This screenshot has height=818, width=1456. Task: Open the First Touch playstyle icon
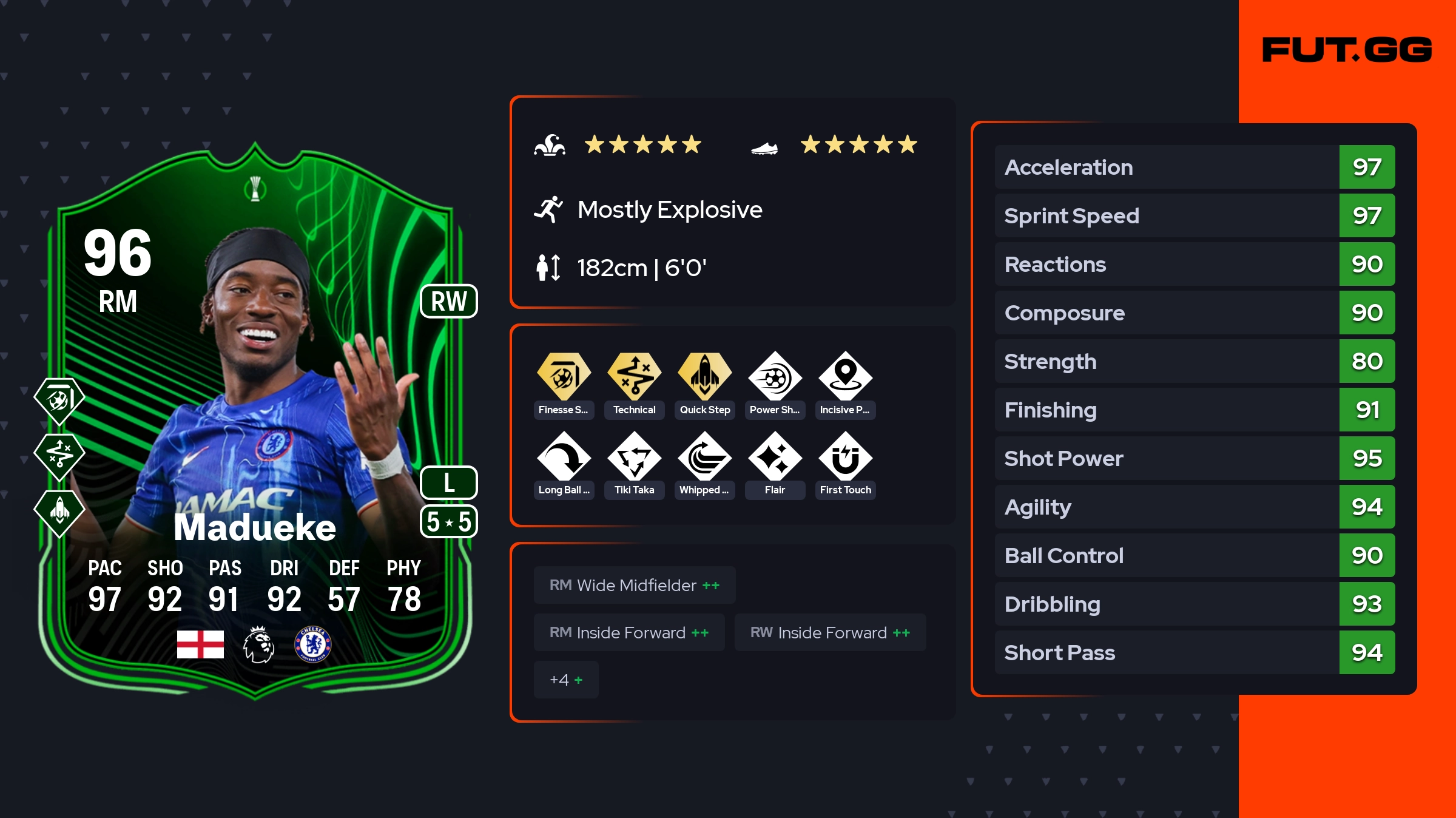pos(845,457)
